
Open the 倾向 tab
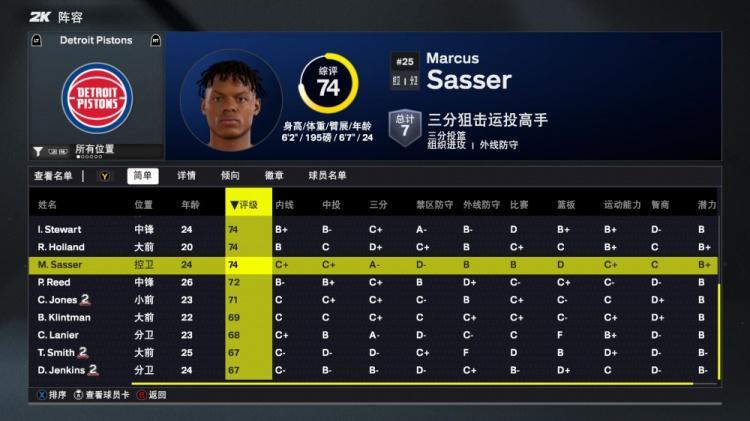point(230,176)
